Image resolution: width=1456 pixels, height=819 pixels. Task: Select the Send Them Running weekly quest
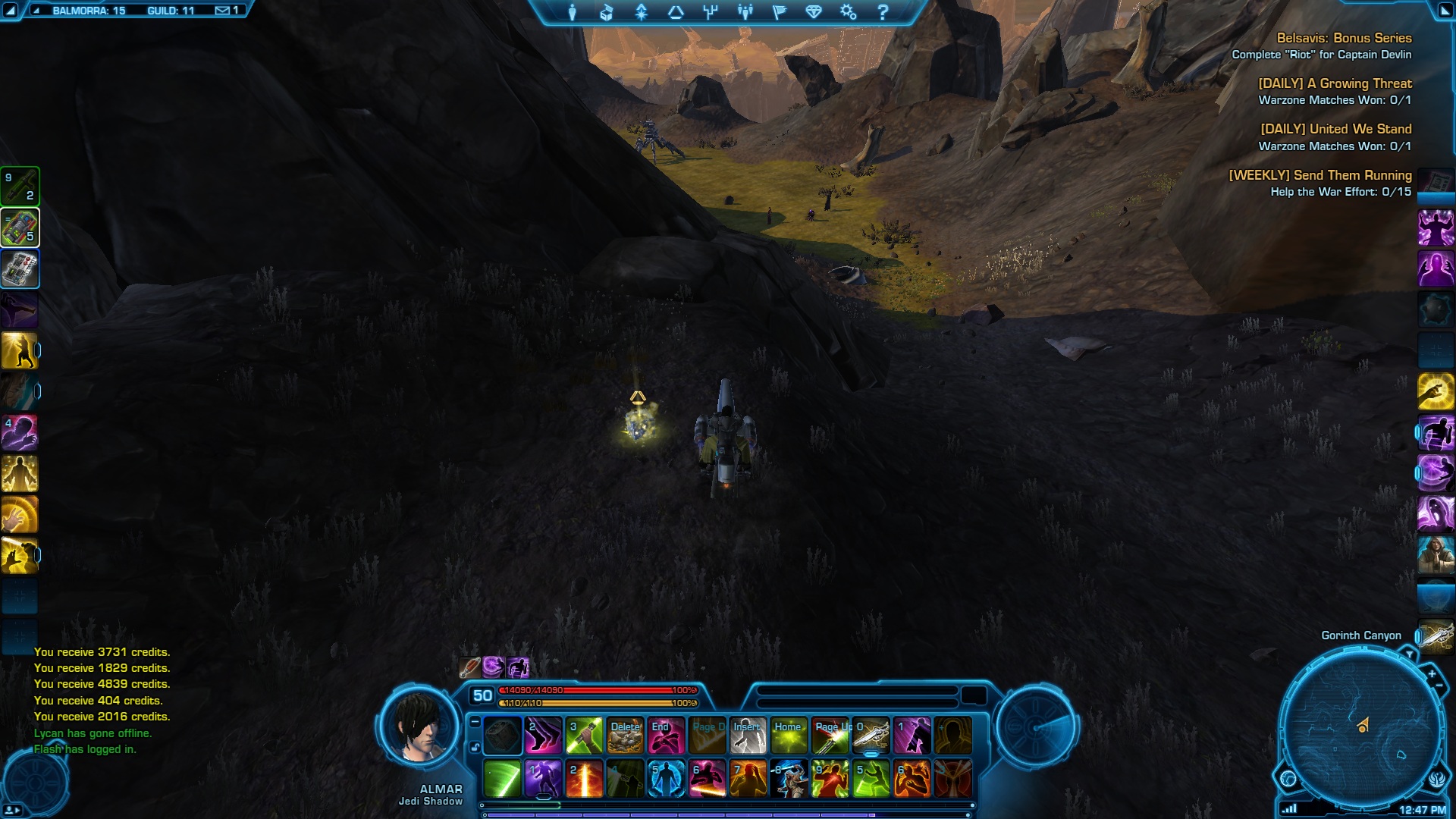pyautogui.click(x=1319, y=175)
